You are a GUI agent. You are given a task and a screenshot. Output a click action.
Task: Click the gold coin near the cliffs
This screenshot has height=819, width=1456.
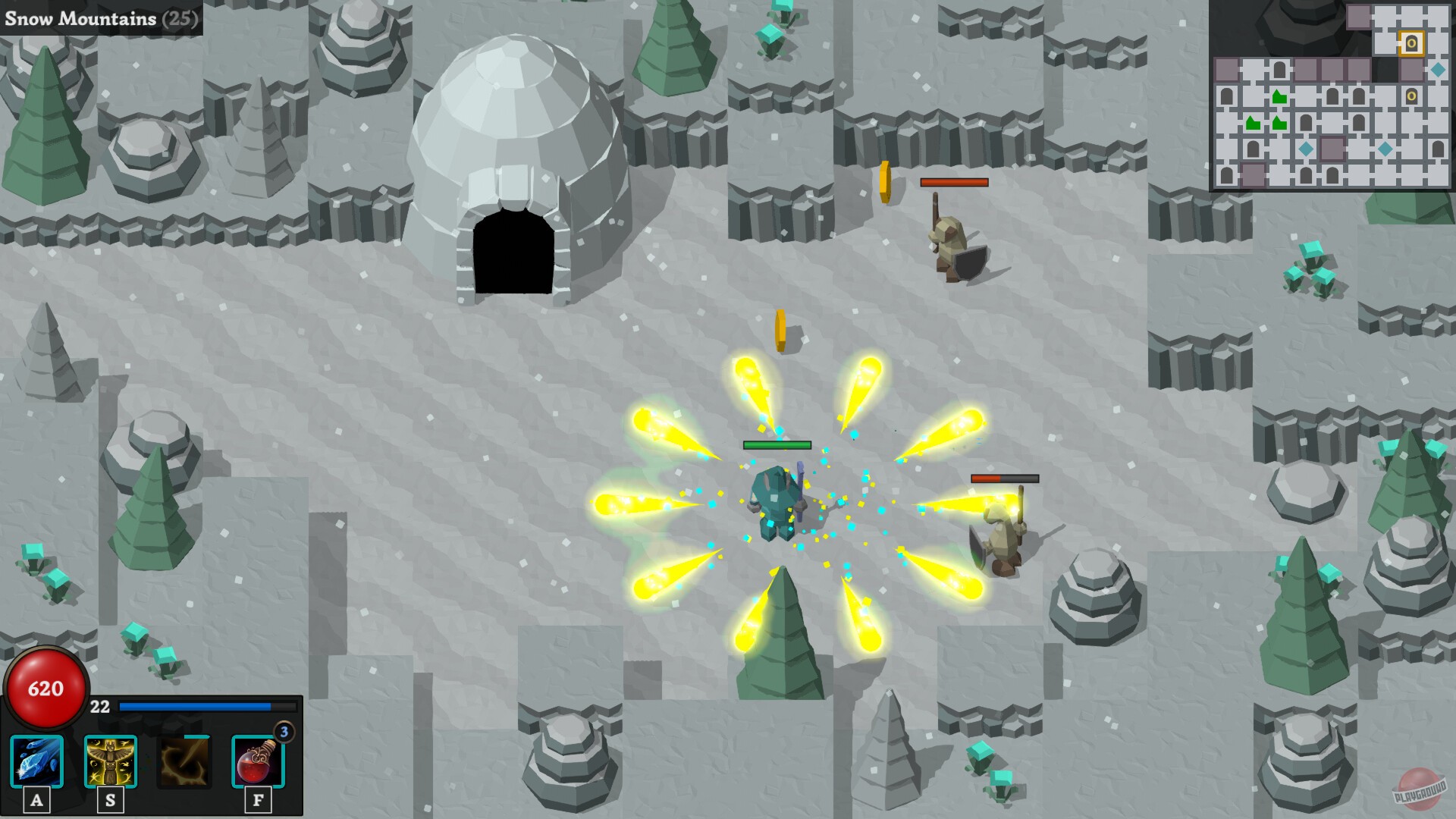(x=885, y=182)
